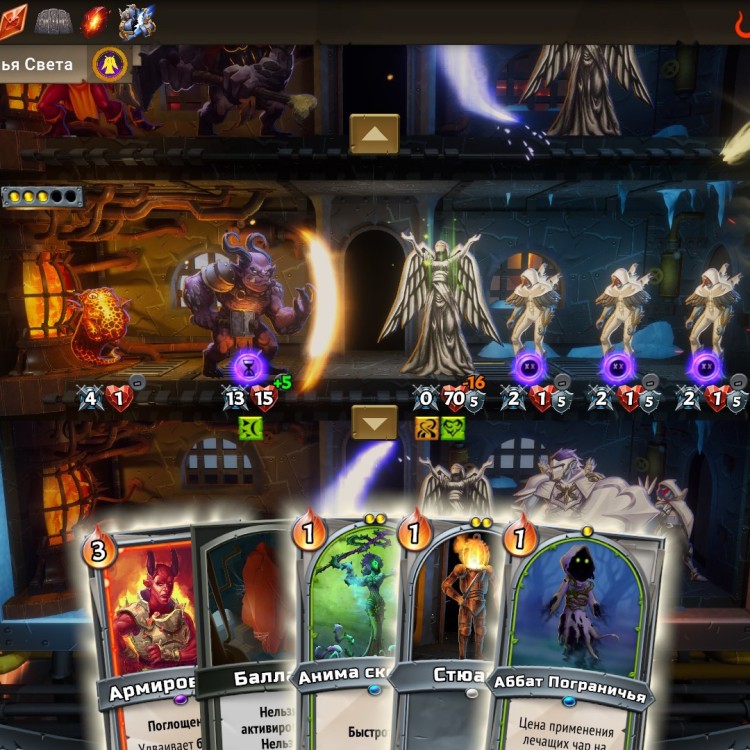
Task: Inspect the red flaming crystal artifact
Action: point(96,19)
